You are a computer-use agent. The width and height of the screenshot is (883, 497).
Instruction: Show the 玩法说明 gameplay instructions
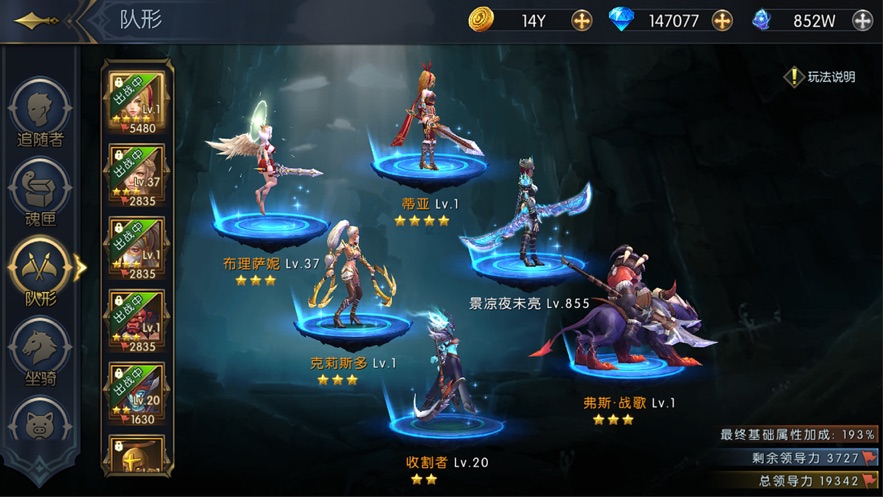click(x=821, y=77)
